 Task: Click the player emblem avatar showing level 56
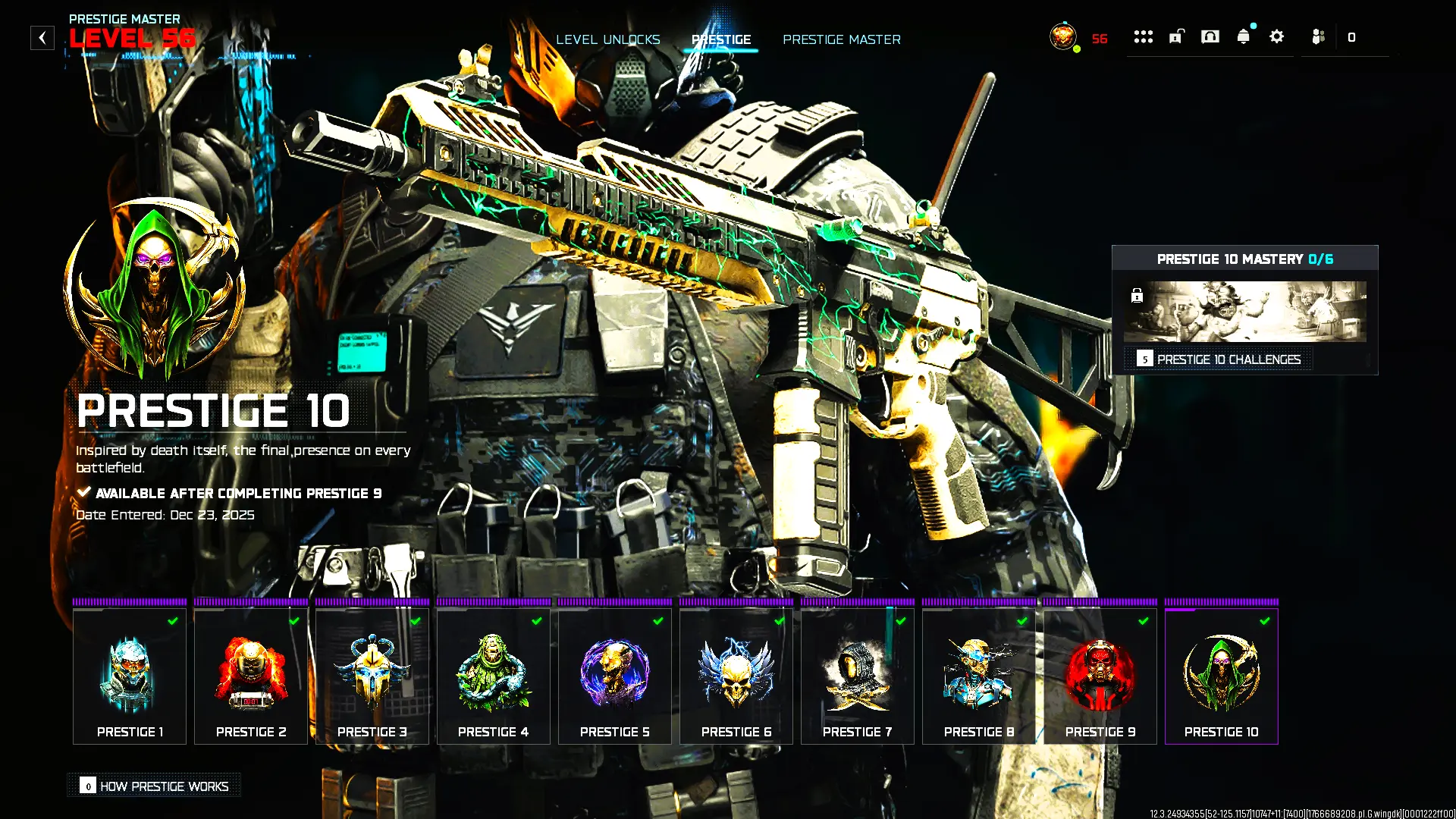click(1062, 36)
